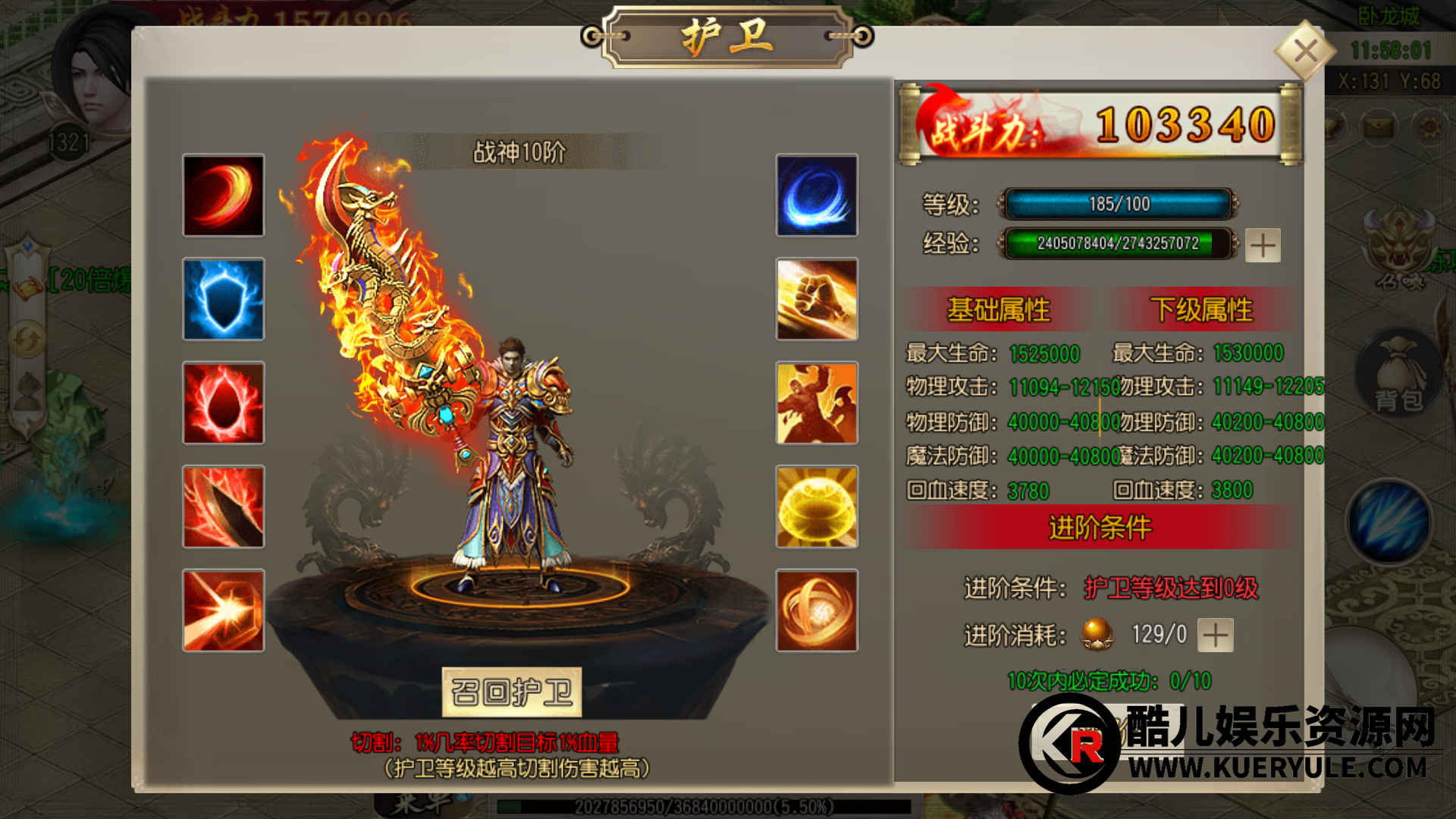
Task: Select the orange spinning rings skill icon
Action: click(x=817, y=610)
